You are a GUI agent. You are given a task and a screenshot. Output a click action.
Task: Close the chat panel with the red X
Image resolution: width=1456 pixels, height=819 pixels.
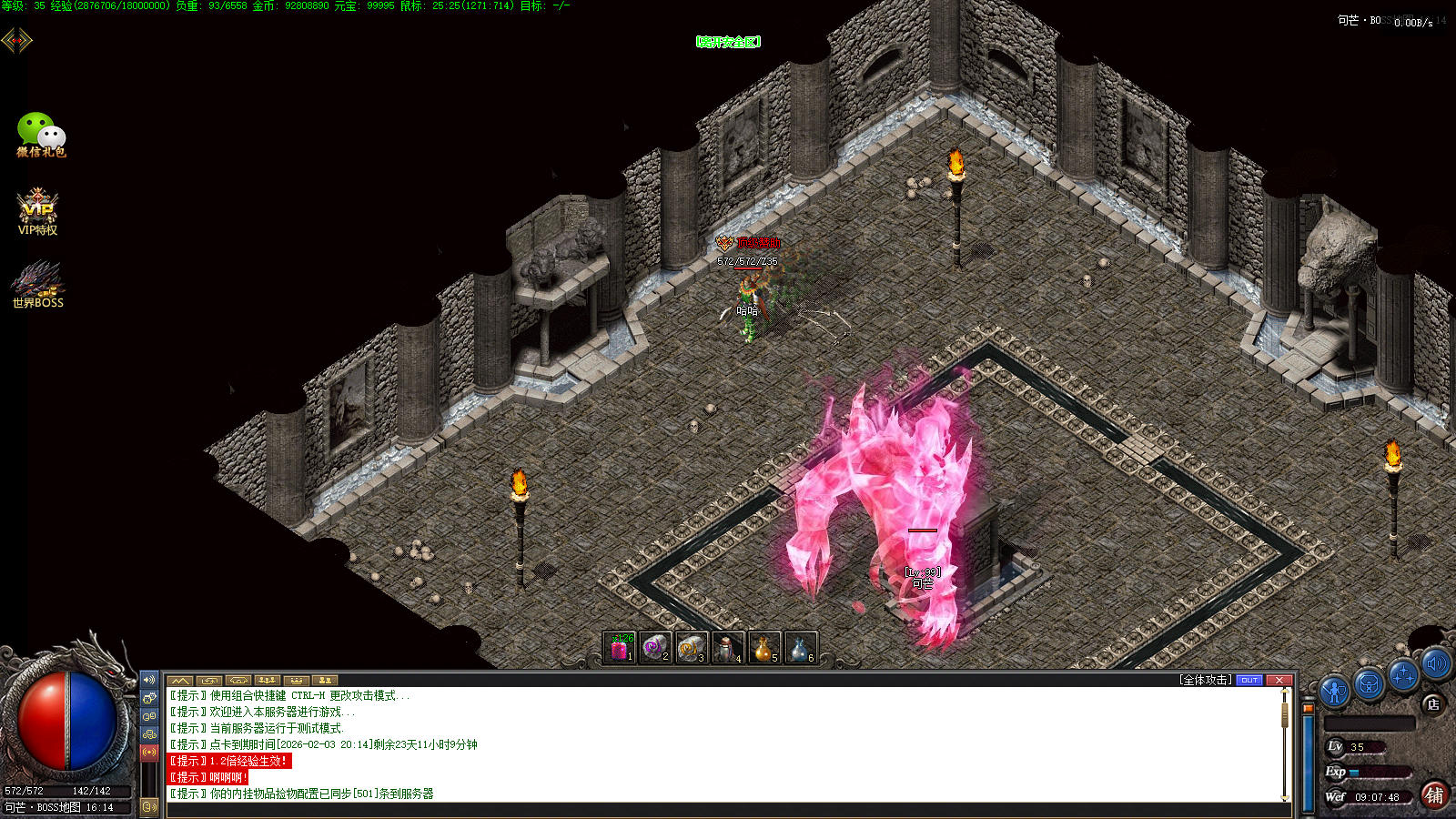click(1279, 680)
